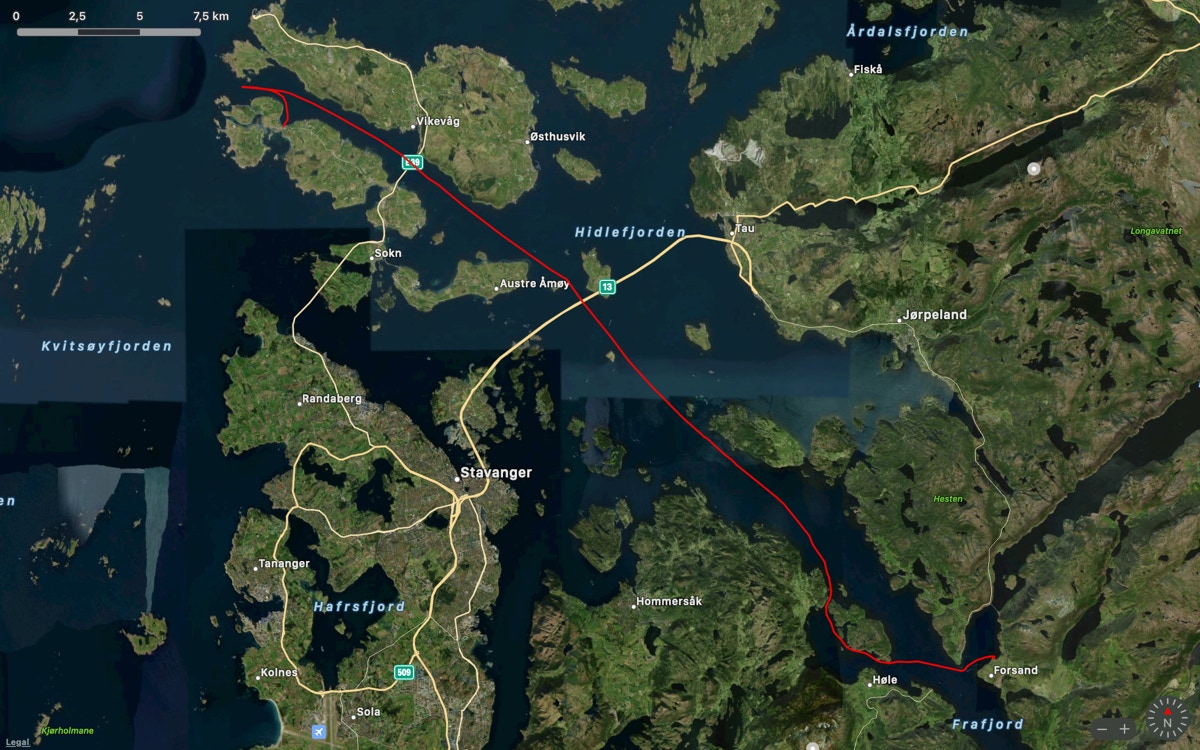Zoom in with the plus button

click(x=1125, y=729)
